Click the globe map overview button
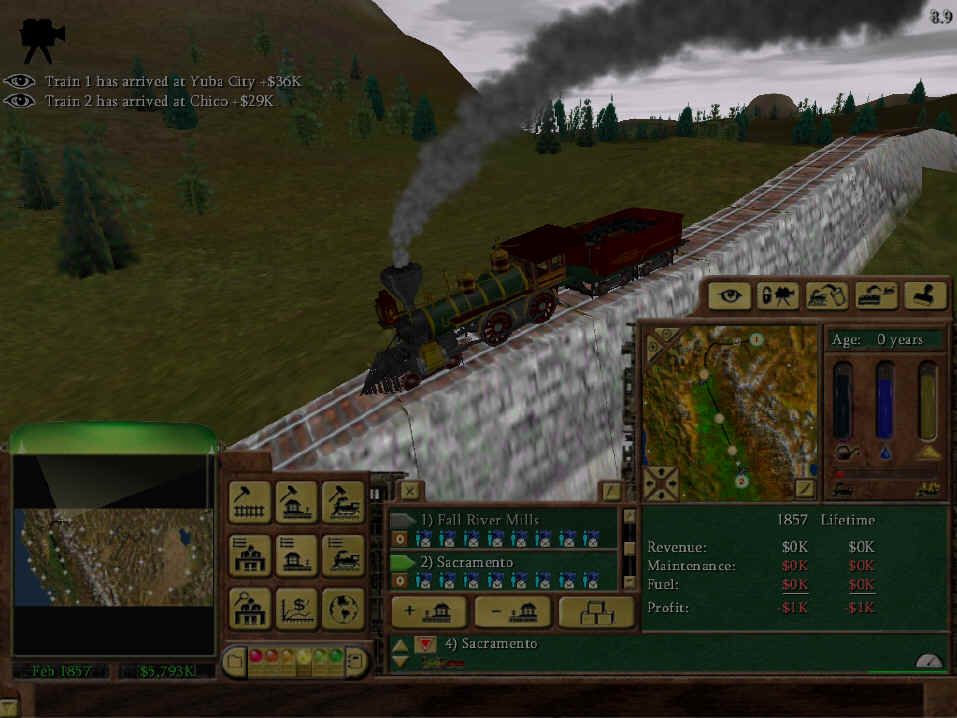957x718 pixels. coord(342,608)
